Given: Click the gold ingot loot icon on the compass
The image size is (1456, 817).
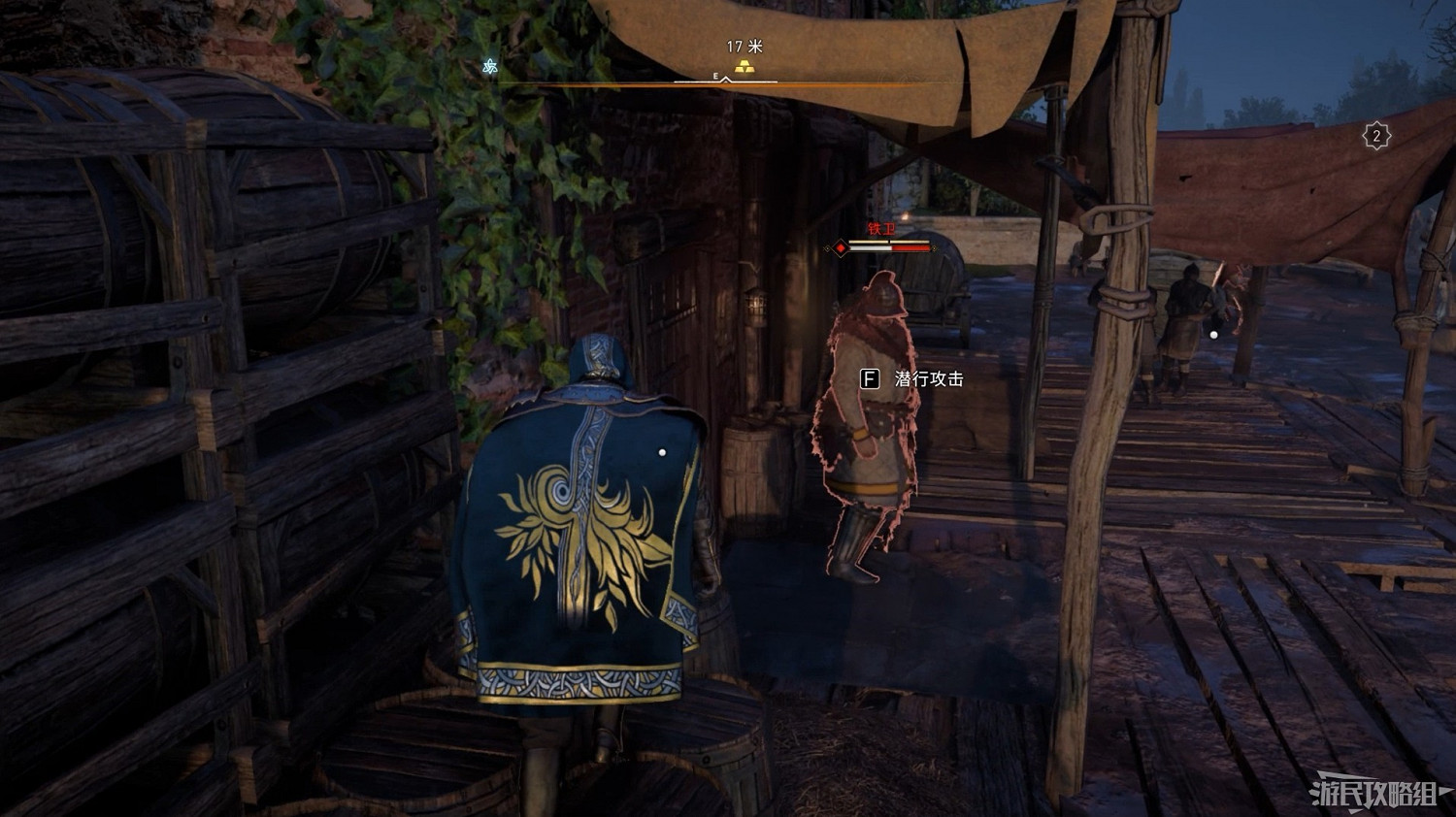Looking at the screenshot, I should 744,67.
